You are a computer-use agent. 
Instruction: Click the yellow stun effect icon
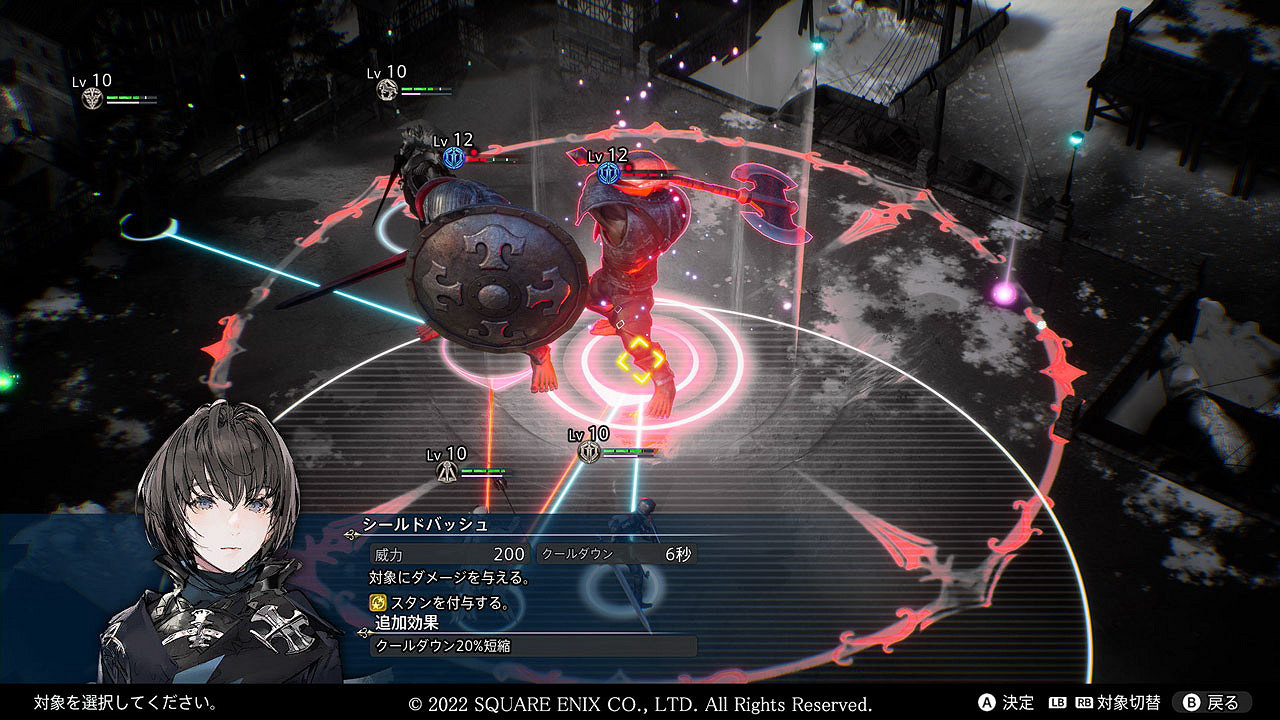coord(377,602)
